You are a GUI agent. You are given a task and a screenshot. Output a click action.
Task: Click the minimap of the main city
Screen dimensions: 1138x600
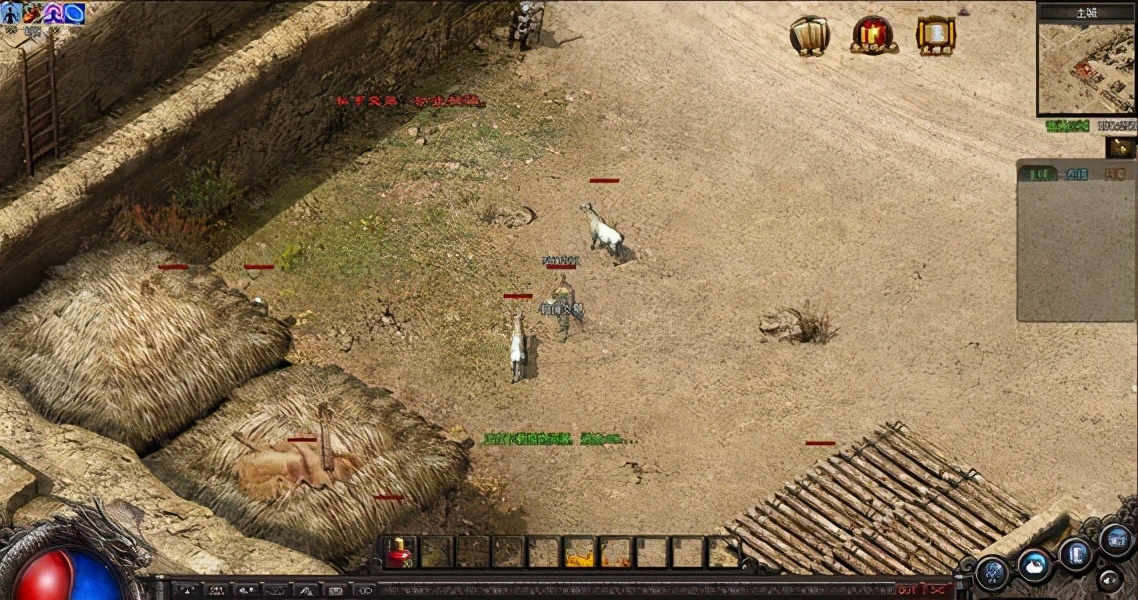point(1085,67)
